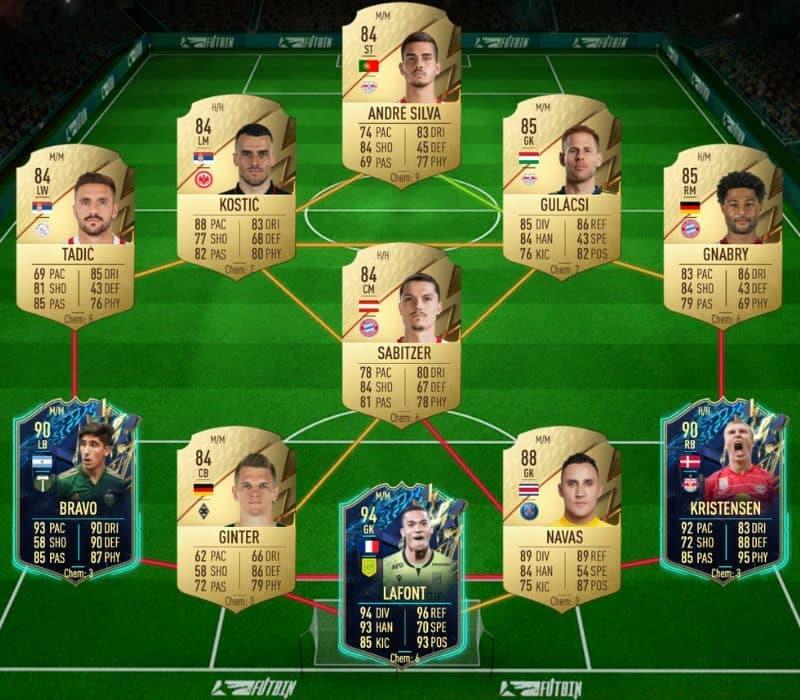Select the Ginter CB card
The width and height of the screenshot is (800, 700).
[x=236, y=515]
